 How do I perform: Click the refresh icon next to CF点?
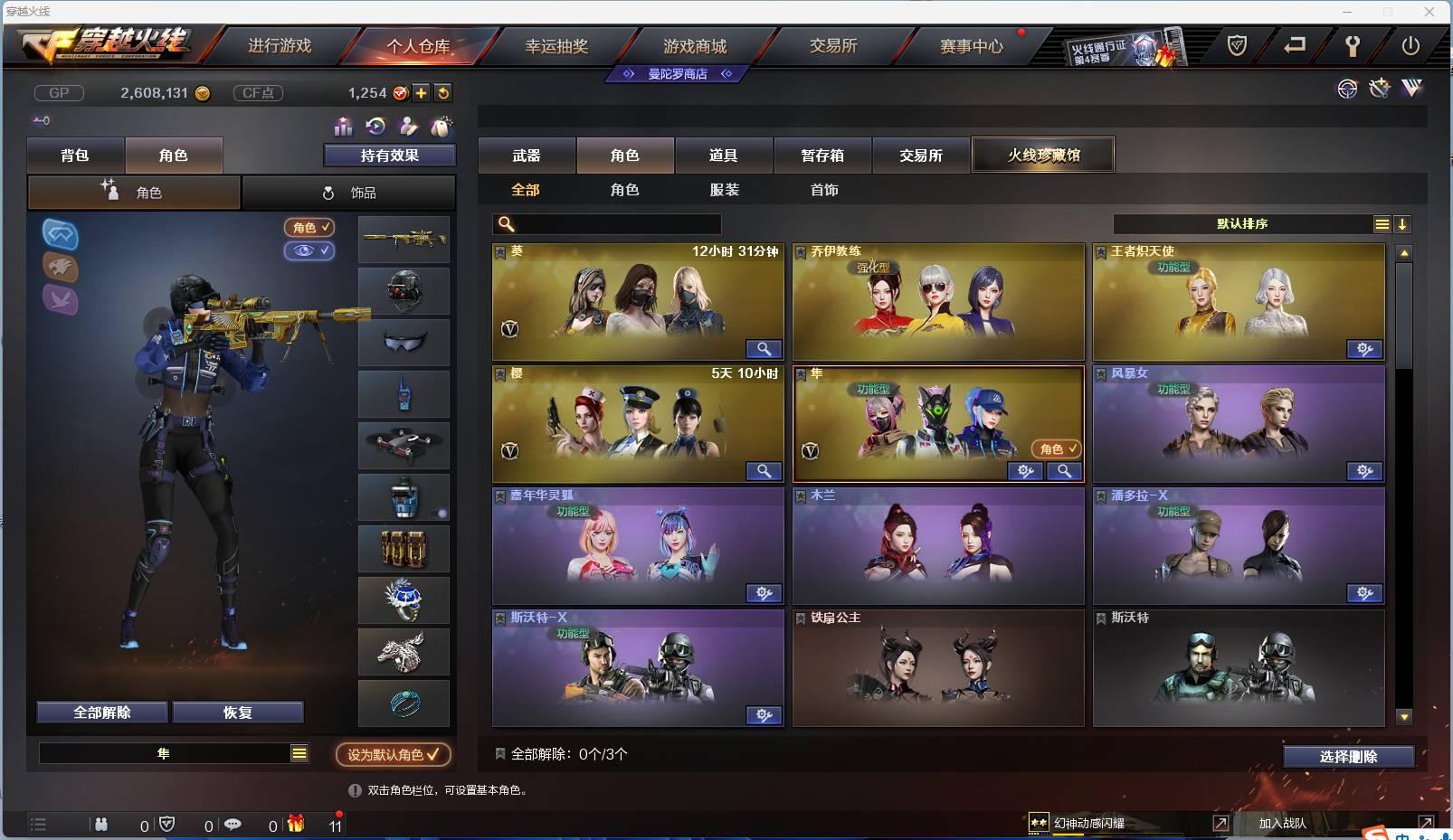443,92
